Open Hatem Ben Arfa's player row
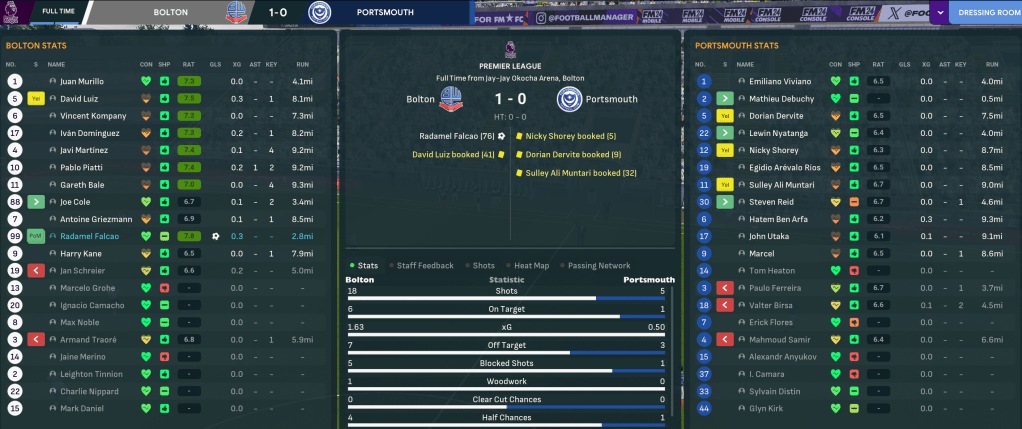The height and width of the screenshot is (429, 1022). pos(777,219)
